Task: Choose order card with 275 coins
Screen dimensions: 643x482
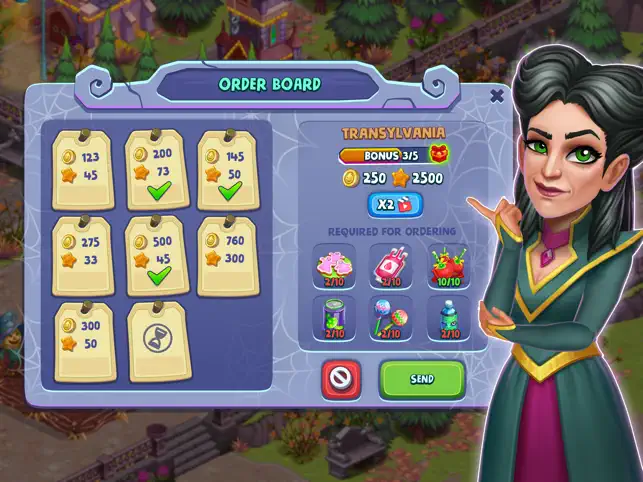Action: 84,255
